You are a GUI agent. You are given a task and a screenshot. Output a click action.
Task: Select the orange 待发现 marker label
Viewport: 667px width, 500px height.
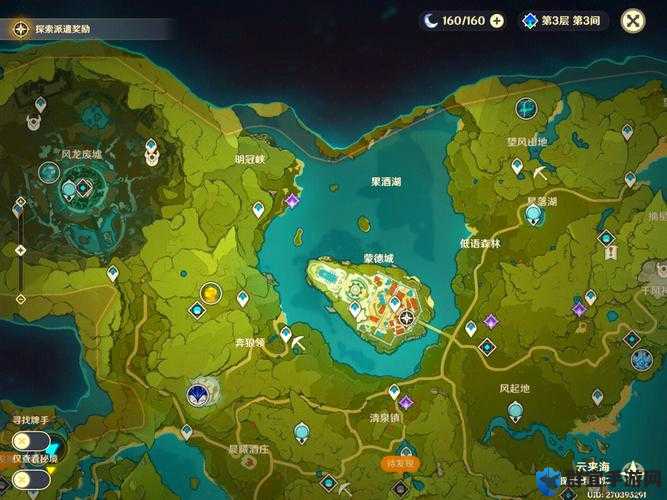(399, 464)
